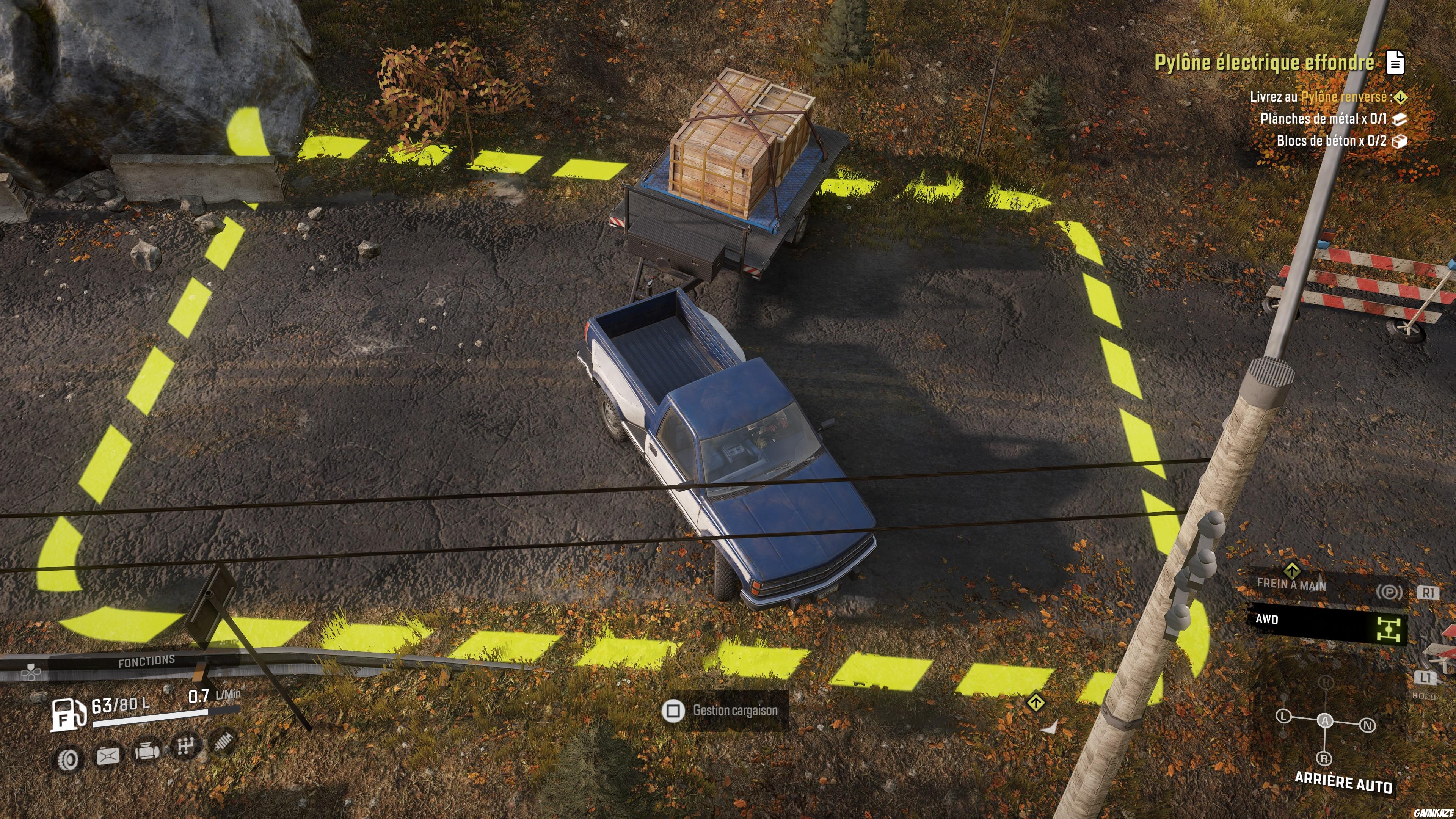Shift to the A auto gear
The height and width of the screenshot is (819, 1456).
pyautogui.click(x=1325, y=721)
